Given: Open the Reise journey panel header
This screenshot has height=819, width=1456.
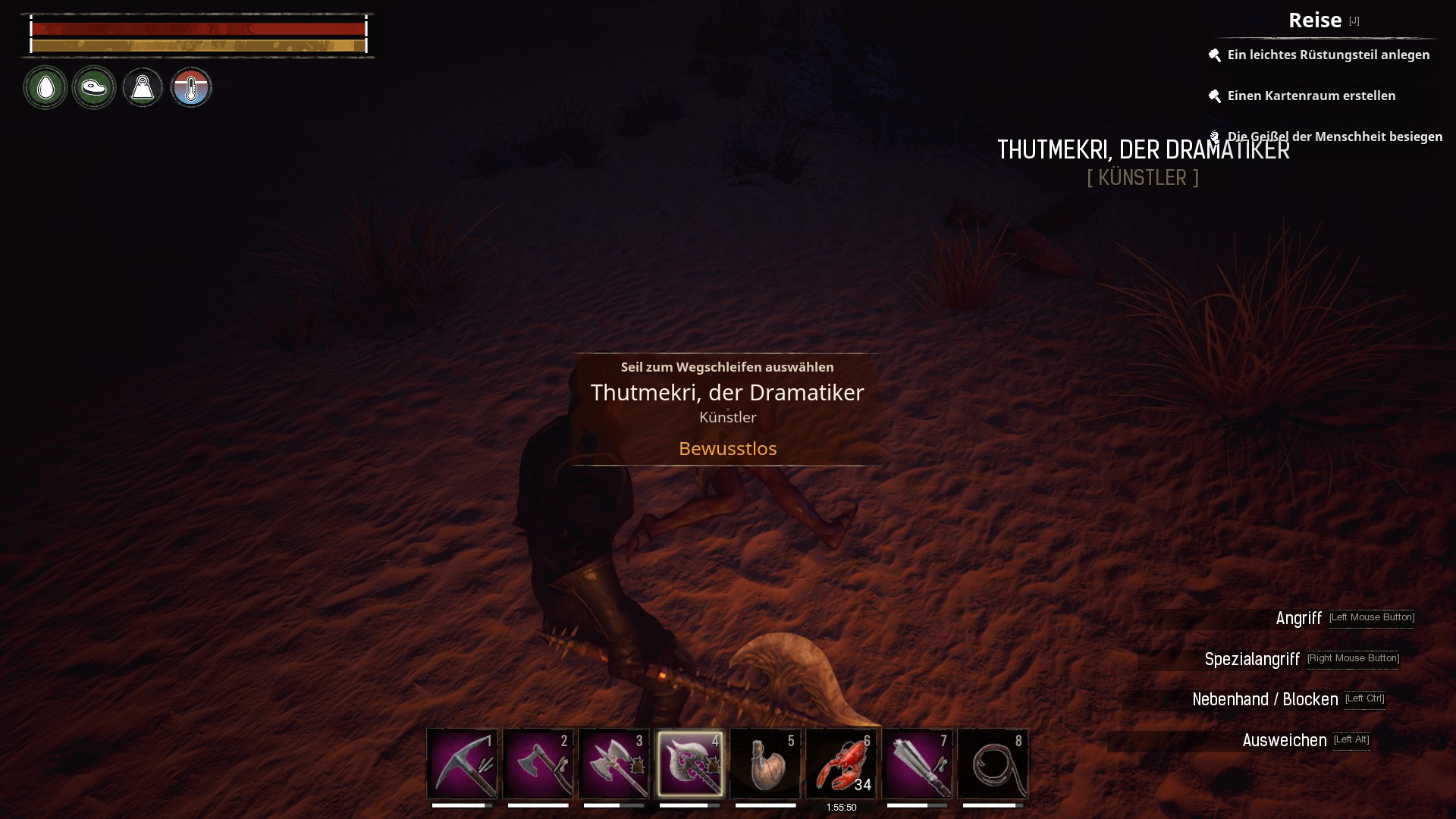Looking at the screenshot, I should (x=1315, y=20).
